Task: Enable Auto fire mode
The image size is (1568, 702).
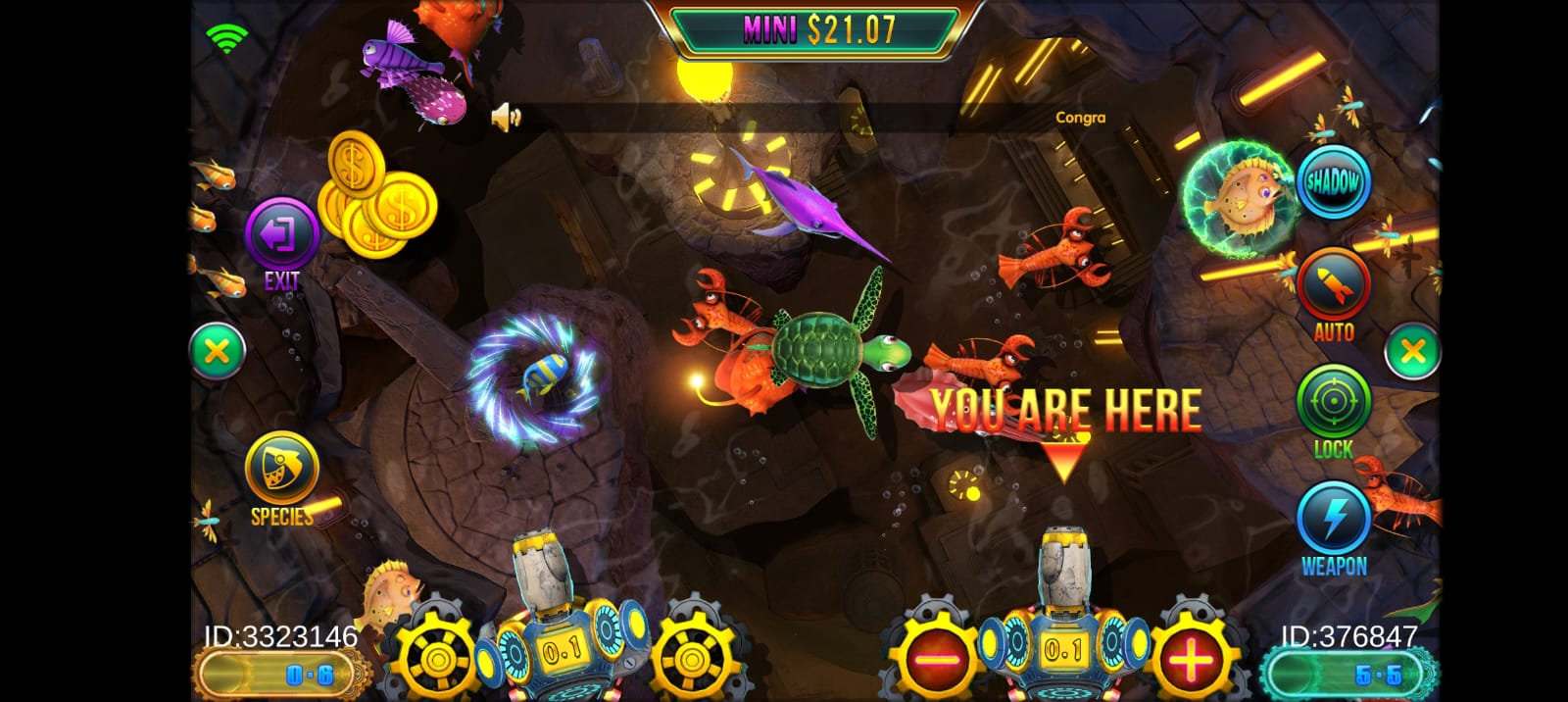Action: pyautogui.click(x=1333, y=285)
